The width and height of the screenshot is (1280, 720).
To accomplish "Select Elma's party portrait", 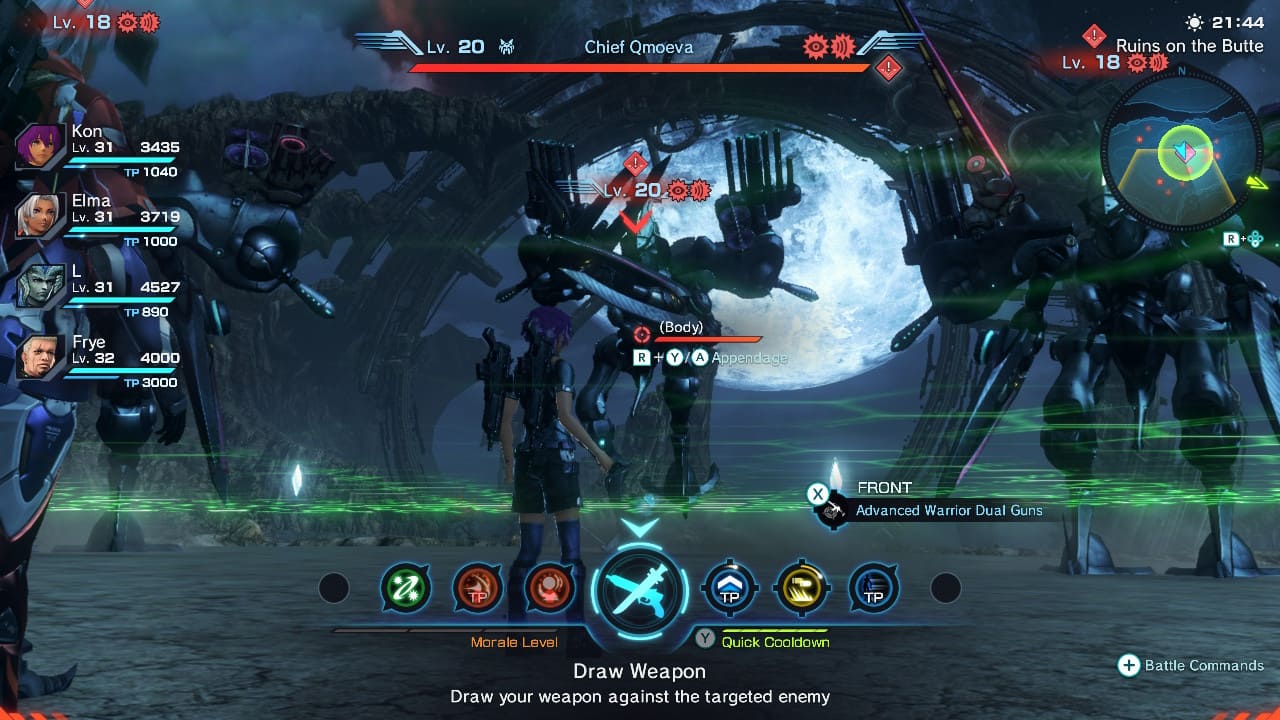I will point(41,218).
